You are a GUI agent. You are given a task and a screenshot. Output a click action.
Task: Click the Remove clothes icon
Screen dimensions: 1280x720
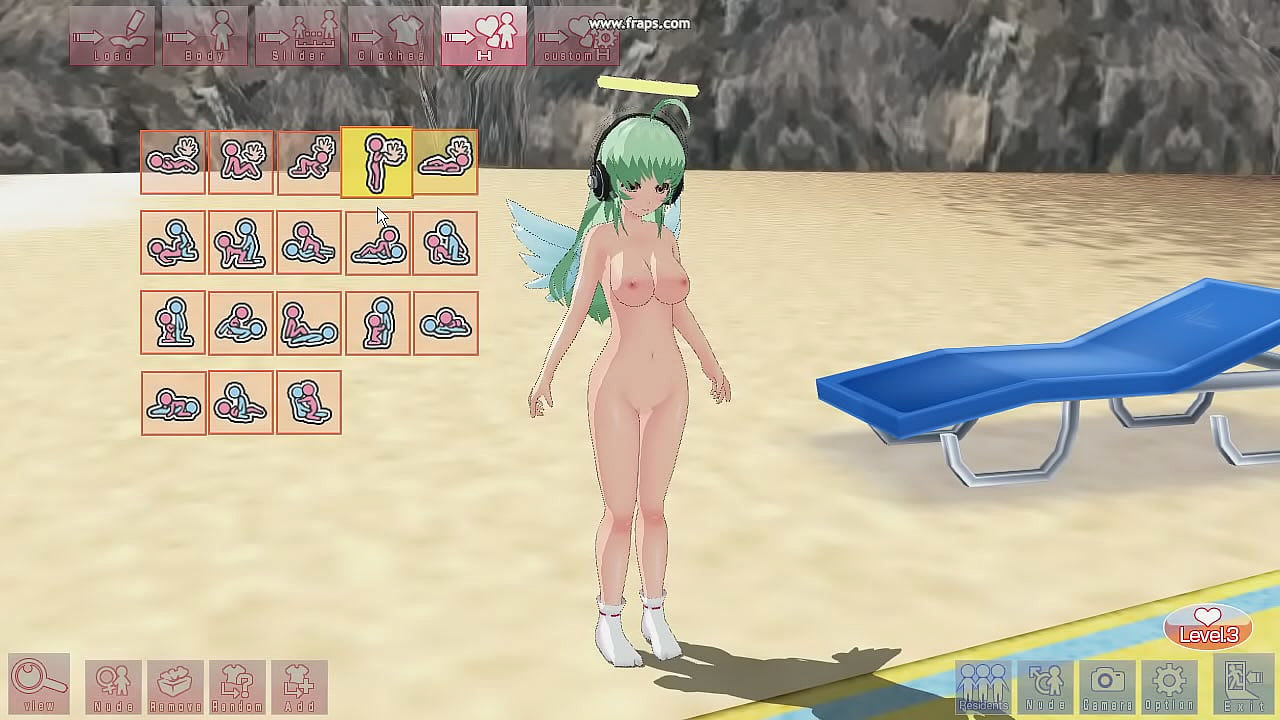[176, 686]
